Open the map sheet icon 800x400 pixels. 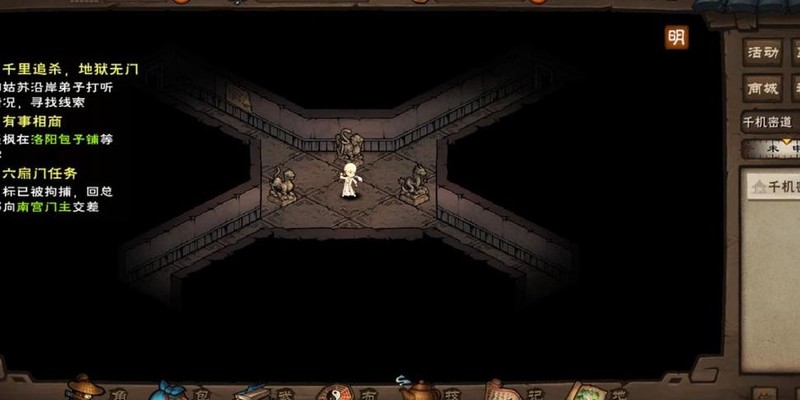coord(585,389)
